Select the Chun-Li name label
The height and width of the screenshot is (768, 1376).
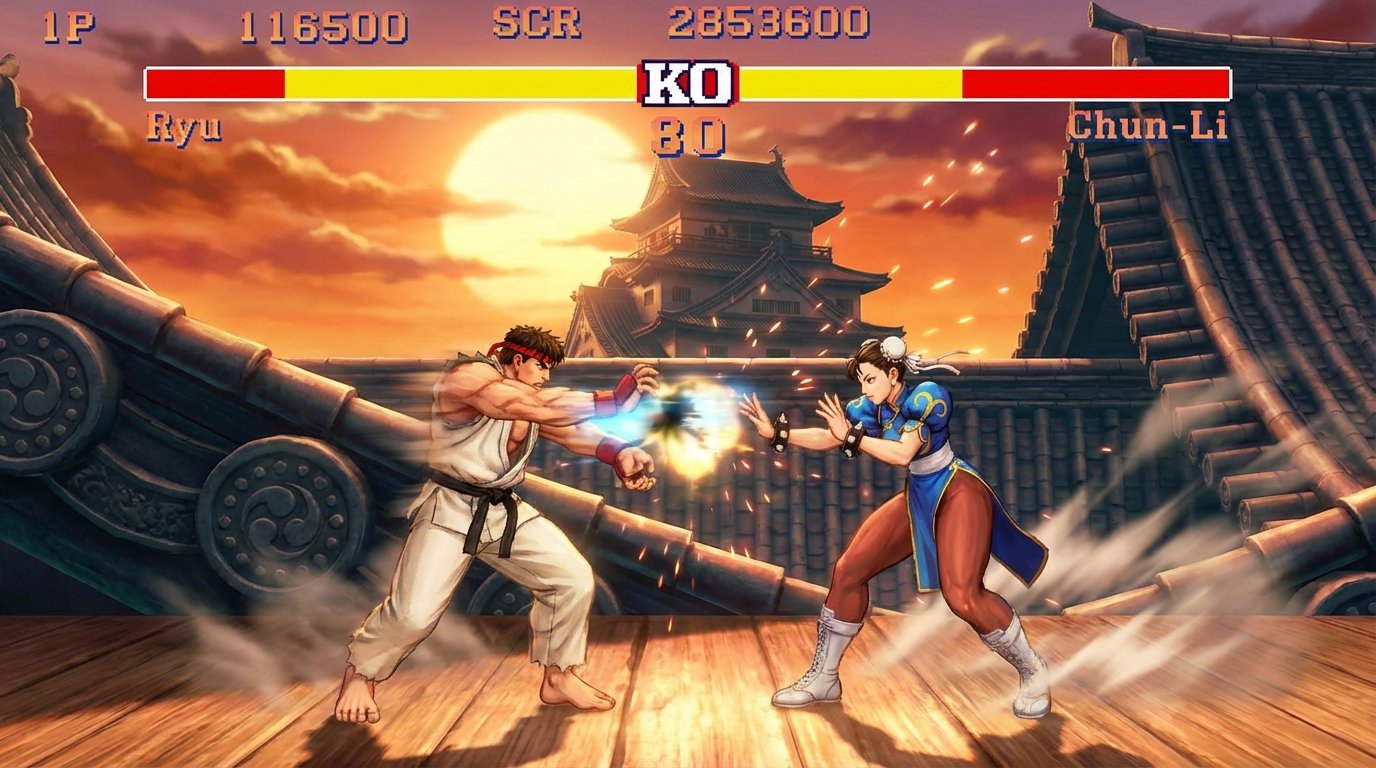coord(1148,125)
